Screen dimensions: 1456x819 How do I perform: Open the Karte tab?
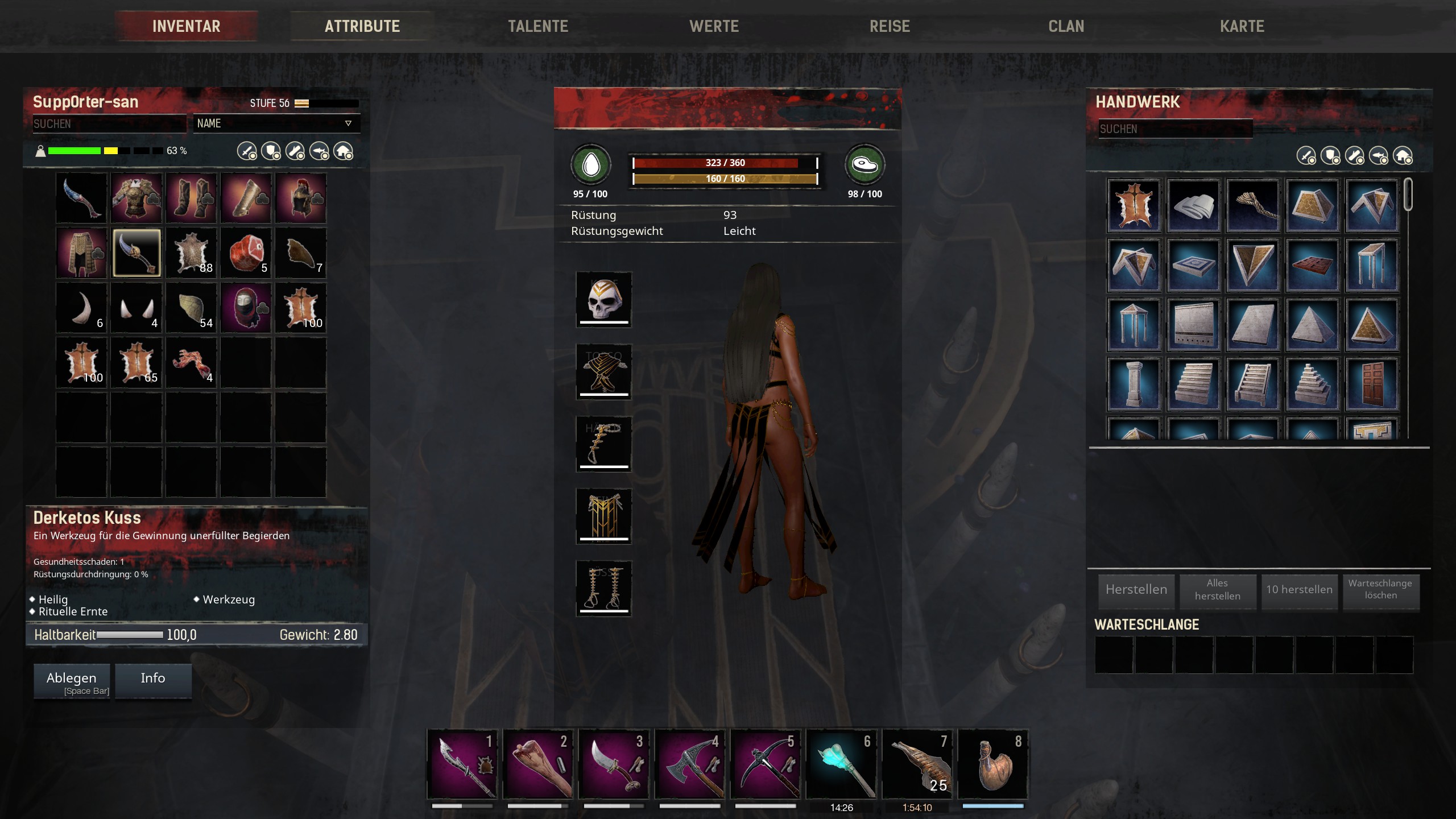pos(1242,26)
